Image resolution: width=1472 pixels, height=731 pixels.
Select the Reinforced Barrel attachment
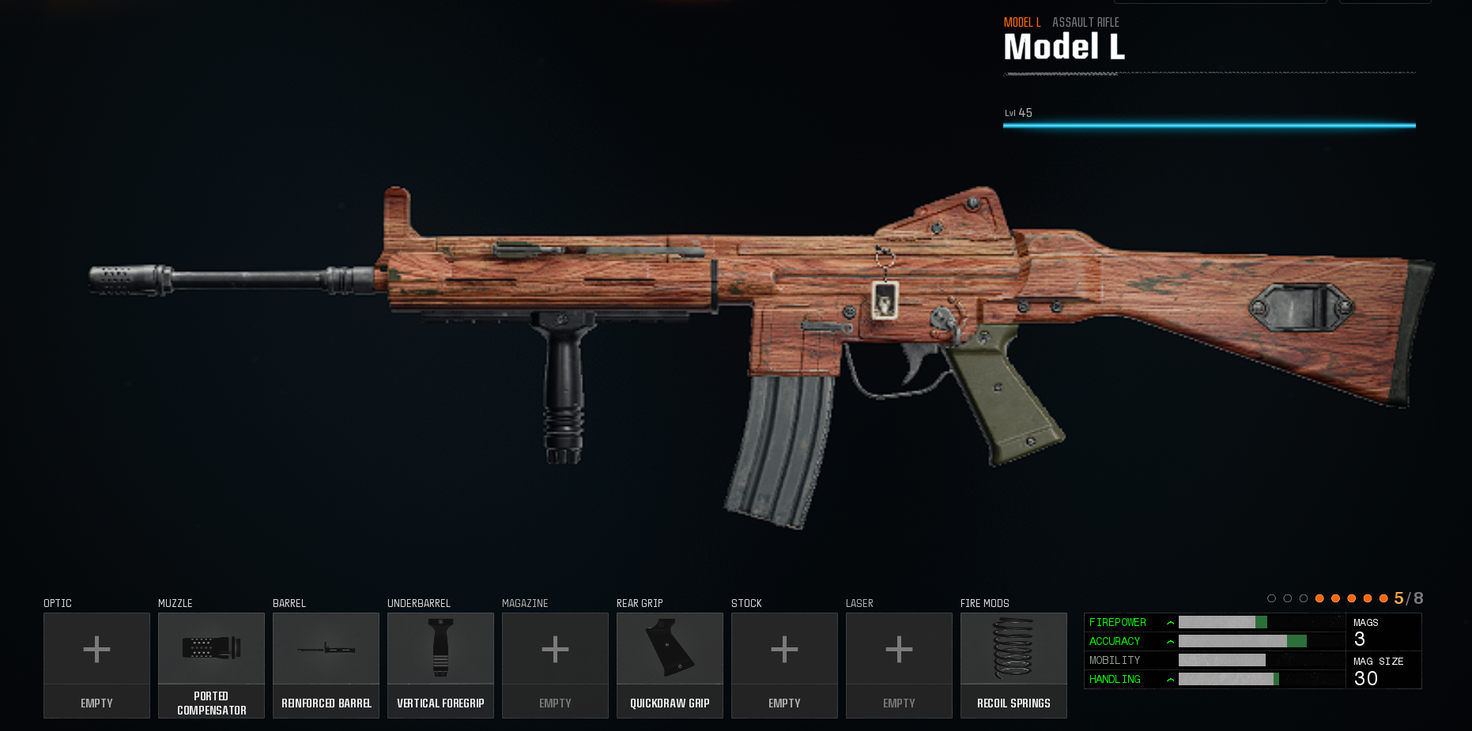click(326, 650)
